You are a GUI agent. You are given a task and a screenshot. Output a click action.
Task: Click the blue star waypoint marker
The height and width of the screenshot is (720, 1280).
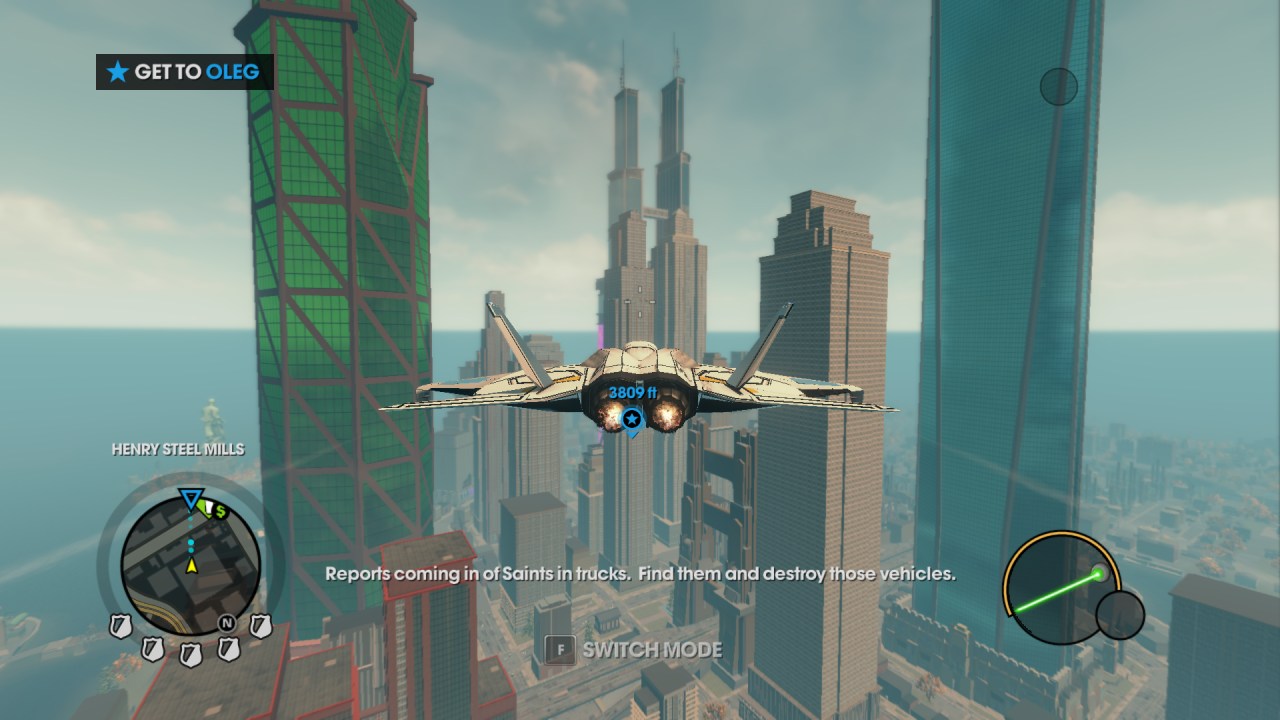click(631, 419)
